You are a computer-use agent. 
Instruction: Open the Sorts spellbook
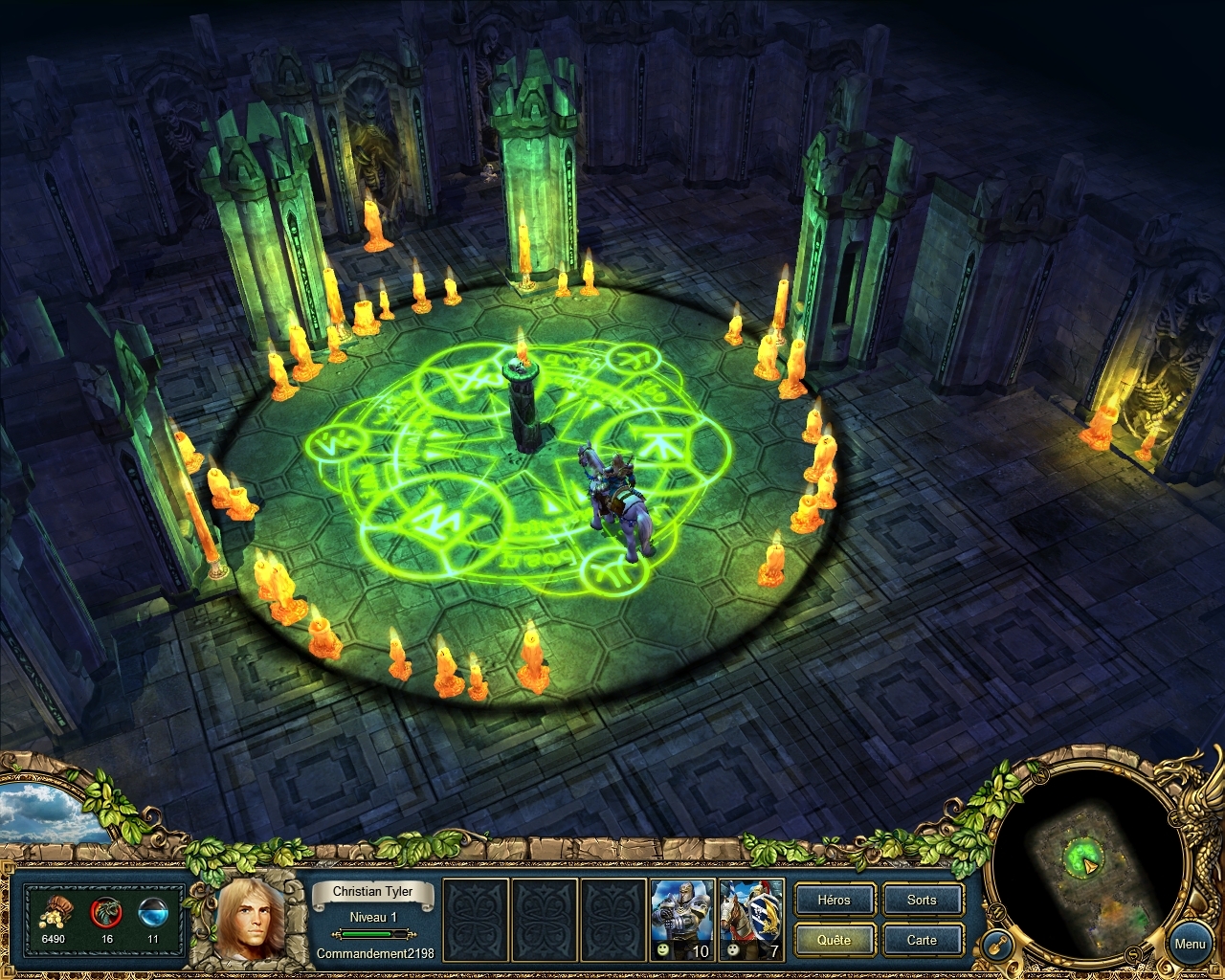(x=922, y=900)
